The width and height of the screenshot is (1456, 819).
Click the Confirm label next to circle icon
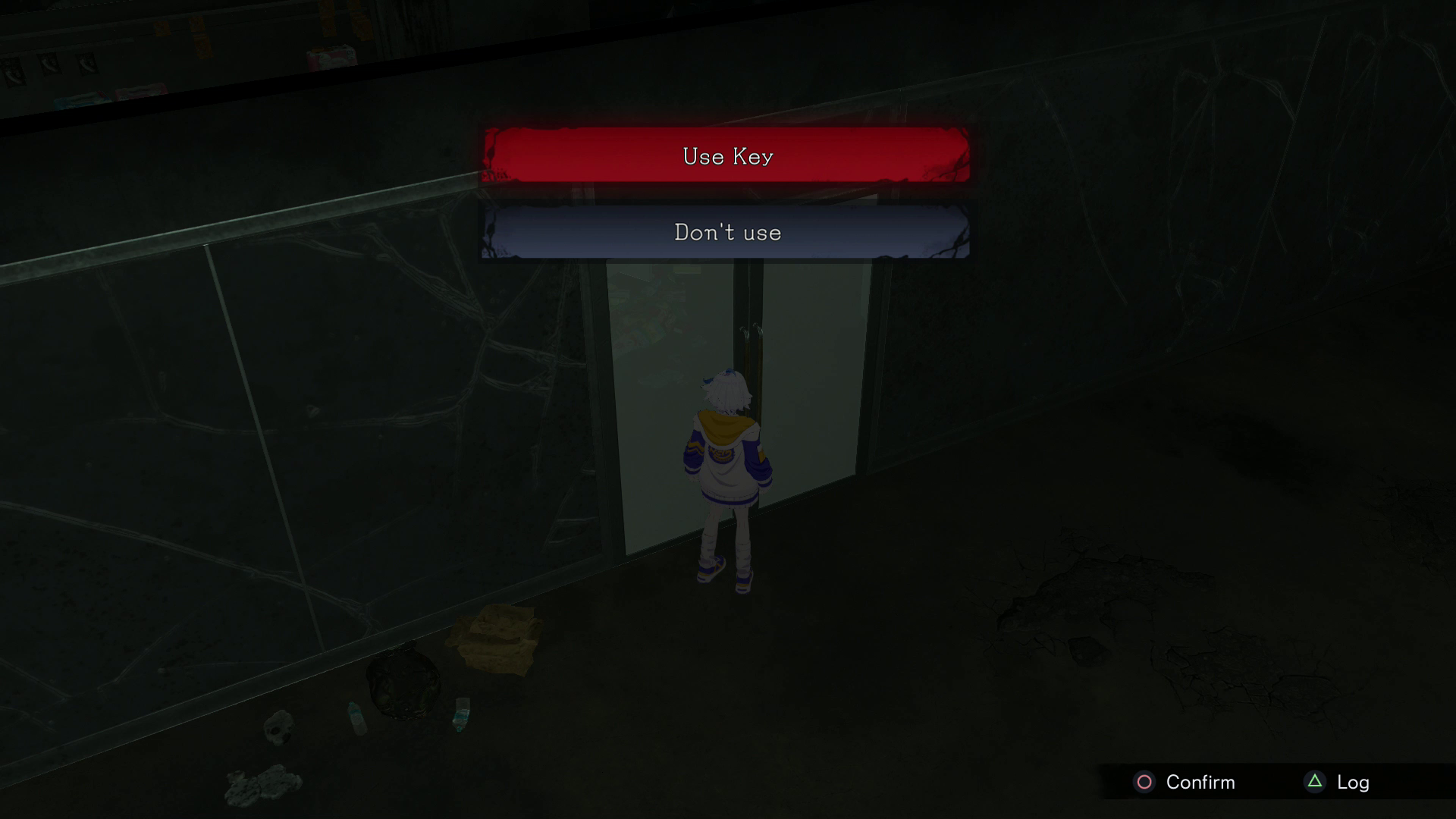point(1199,782)
